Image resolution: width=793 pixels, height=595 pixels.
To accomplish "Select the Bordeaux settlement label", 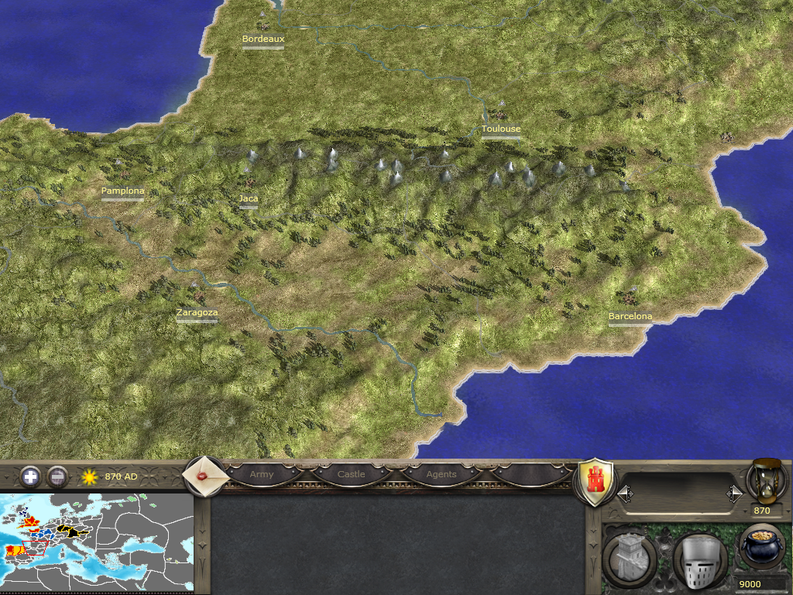I will [x=263, y=39].
